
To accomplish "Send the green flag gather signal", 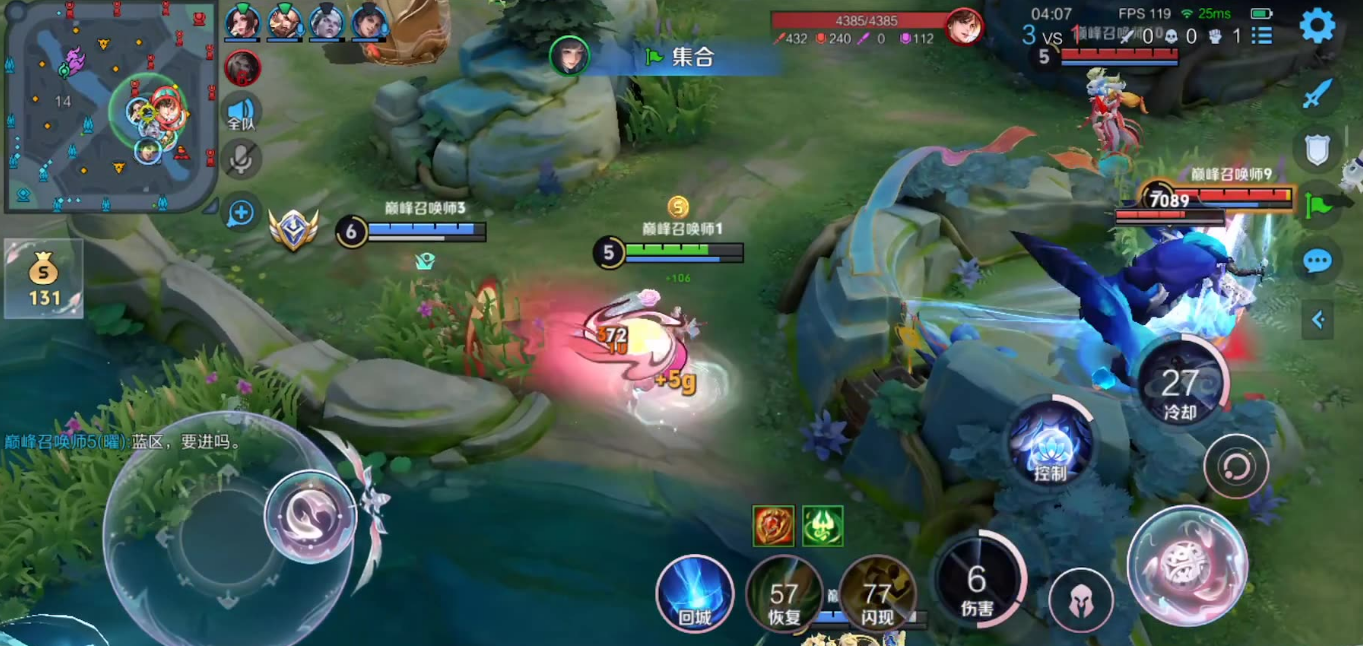I will (x=1320, y=206).
